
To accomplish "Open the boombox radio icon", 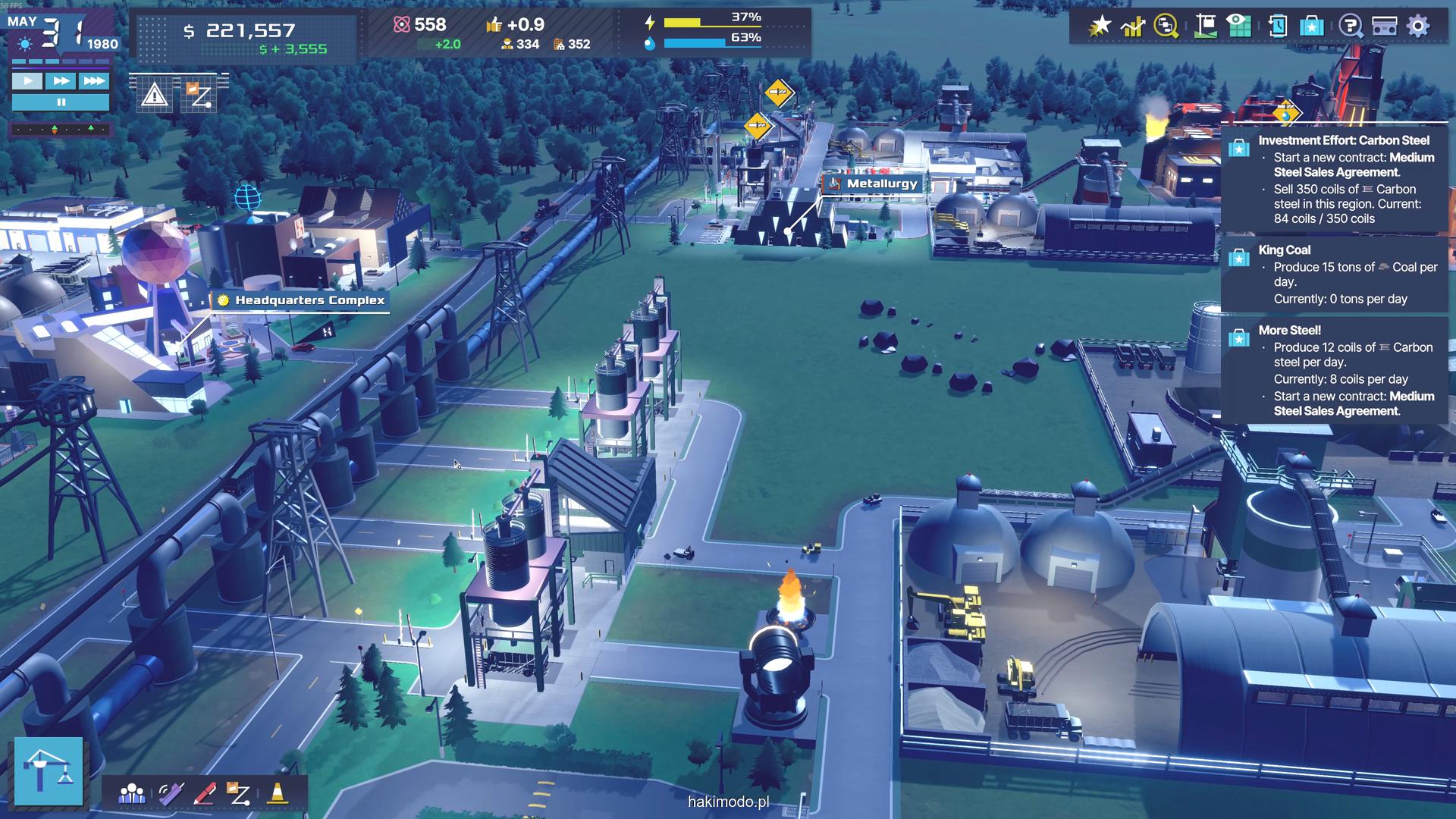I will click(1385, 27).
